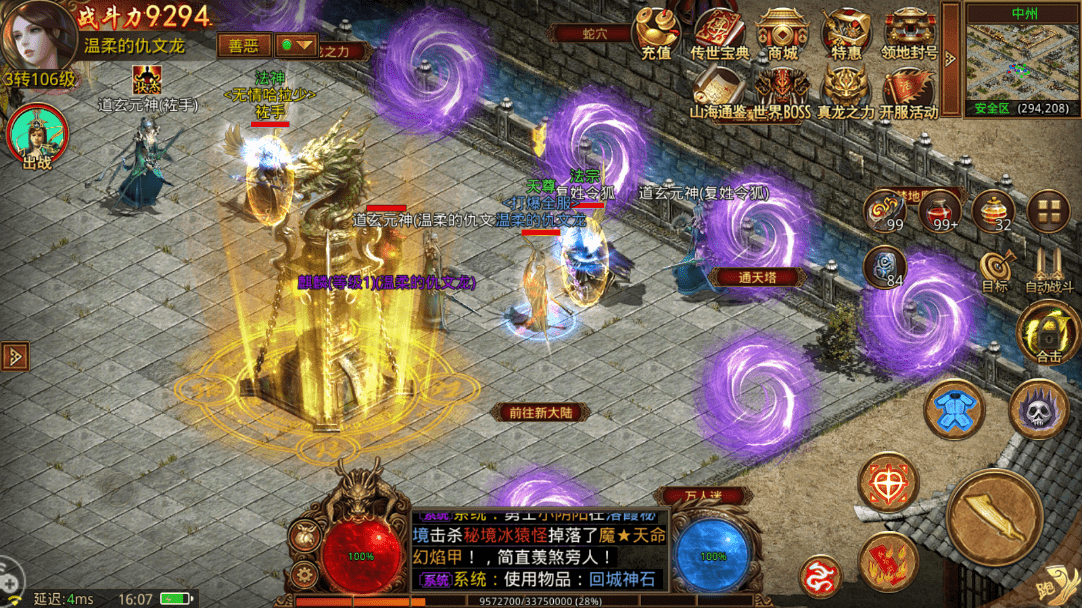Open the 世界BOSS panel
This screenshot has width=1082, height=608.
[783, 90]
